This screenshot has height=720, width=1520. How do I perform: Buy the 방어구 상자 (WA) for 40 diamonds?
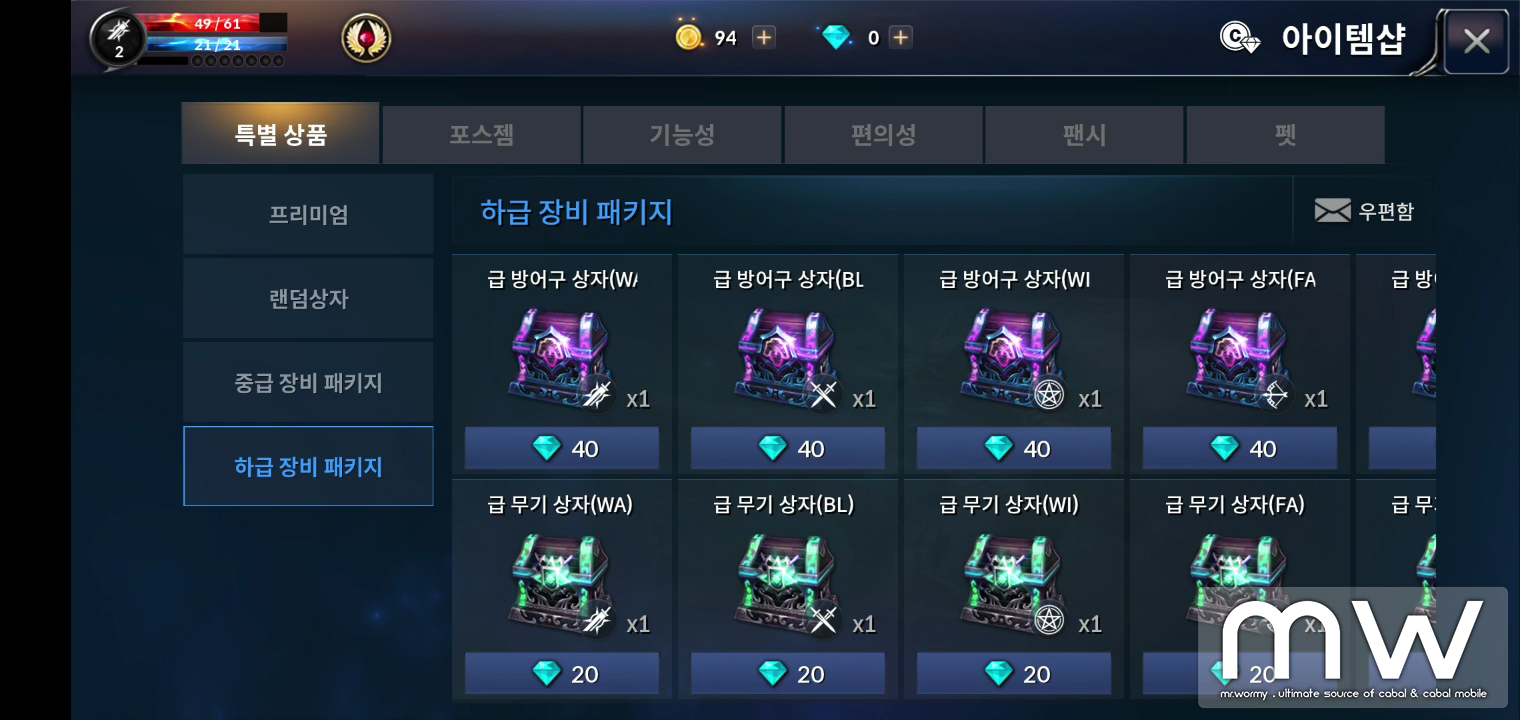tap(562, 449)
